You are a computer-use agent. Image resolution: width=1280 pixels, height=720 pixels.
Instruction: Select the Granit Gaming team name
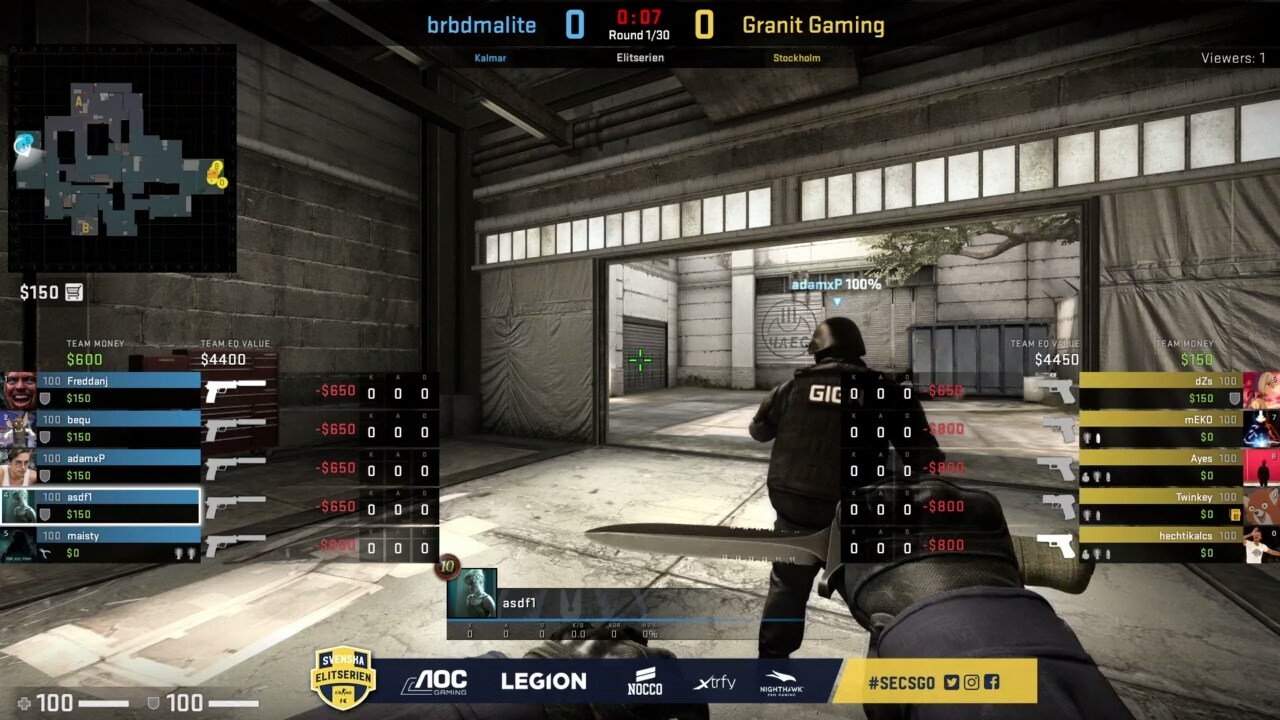(x=813, y=25)
